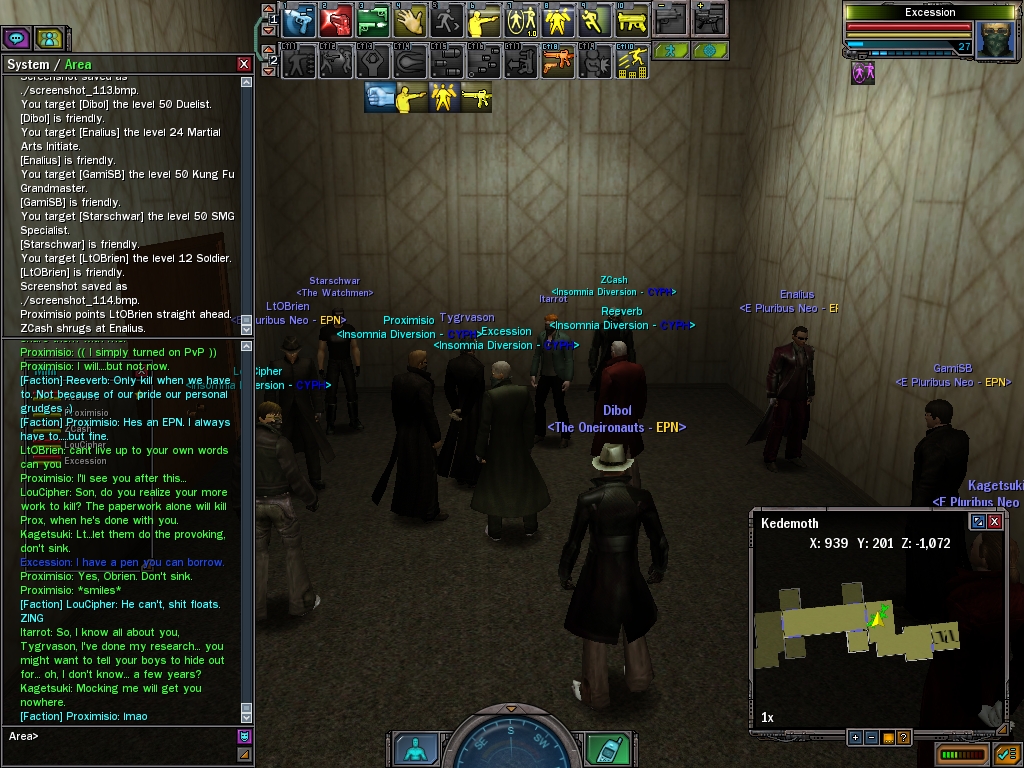Zoom in the Kedemoth minimap
The width and height of the screenshot is (1024, 768).
(855, 738)
